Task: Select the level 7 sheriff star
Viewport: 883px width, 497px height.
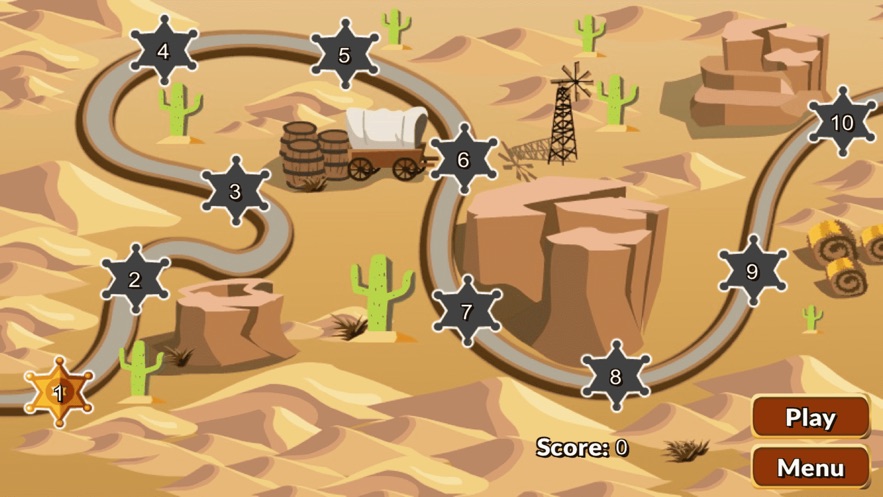Action: click(x=466, y=311)
